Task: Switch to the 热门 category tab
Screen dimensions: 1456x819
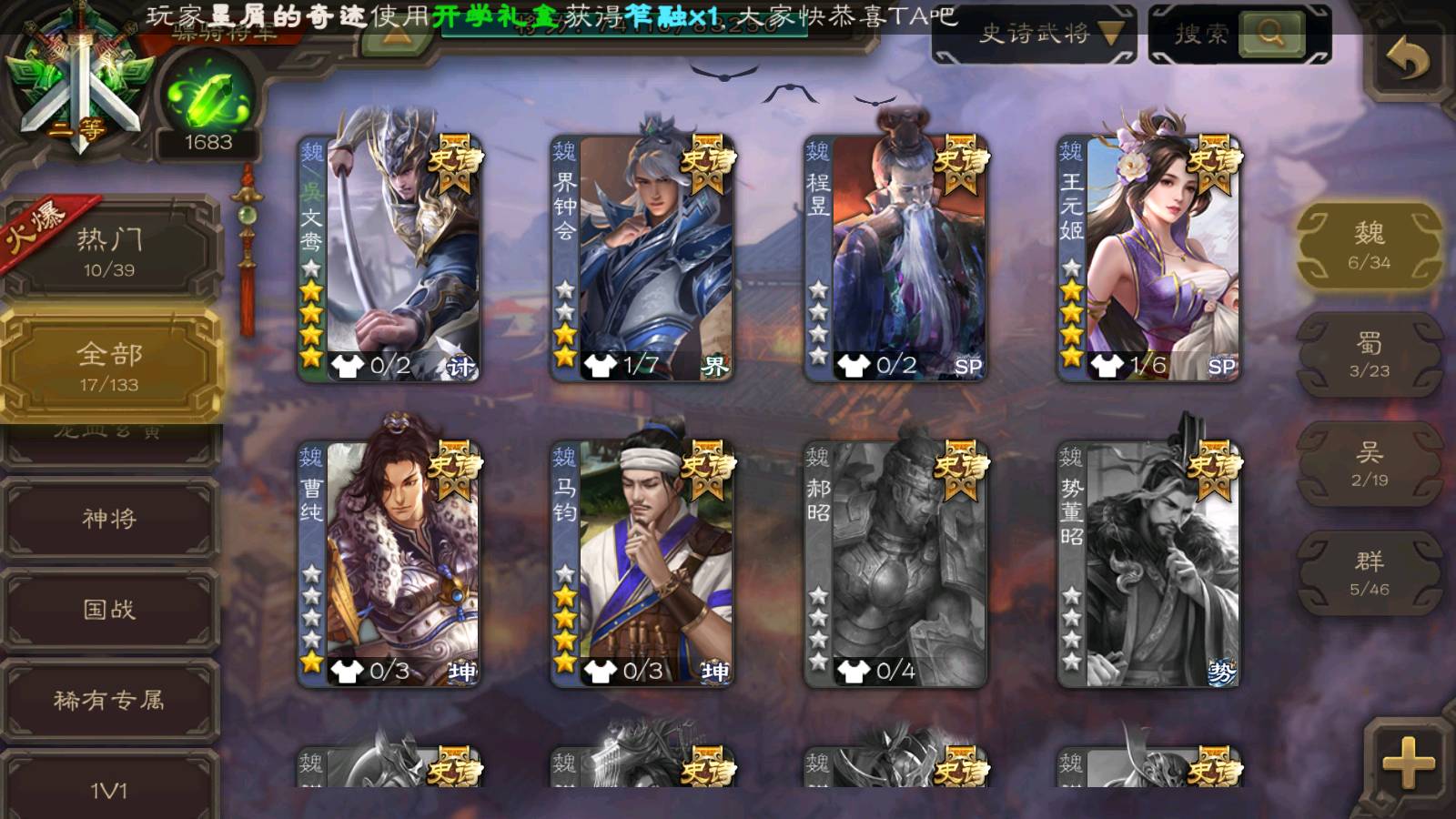Action: (109, 251)
